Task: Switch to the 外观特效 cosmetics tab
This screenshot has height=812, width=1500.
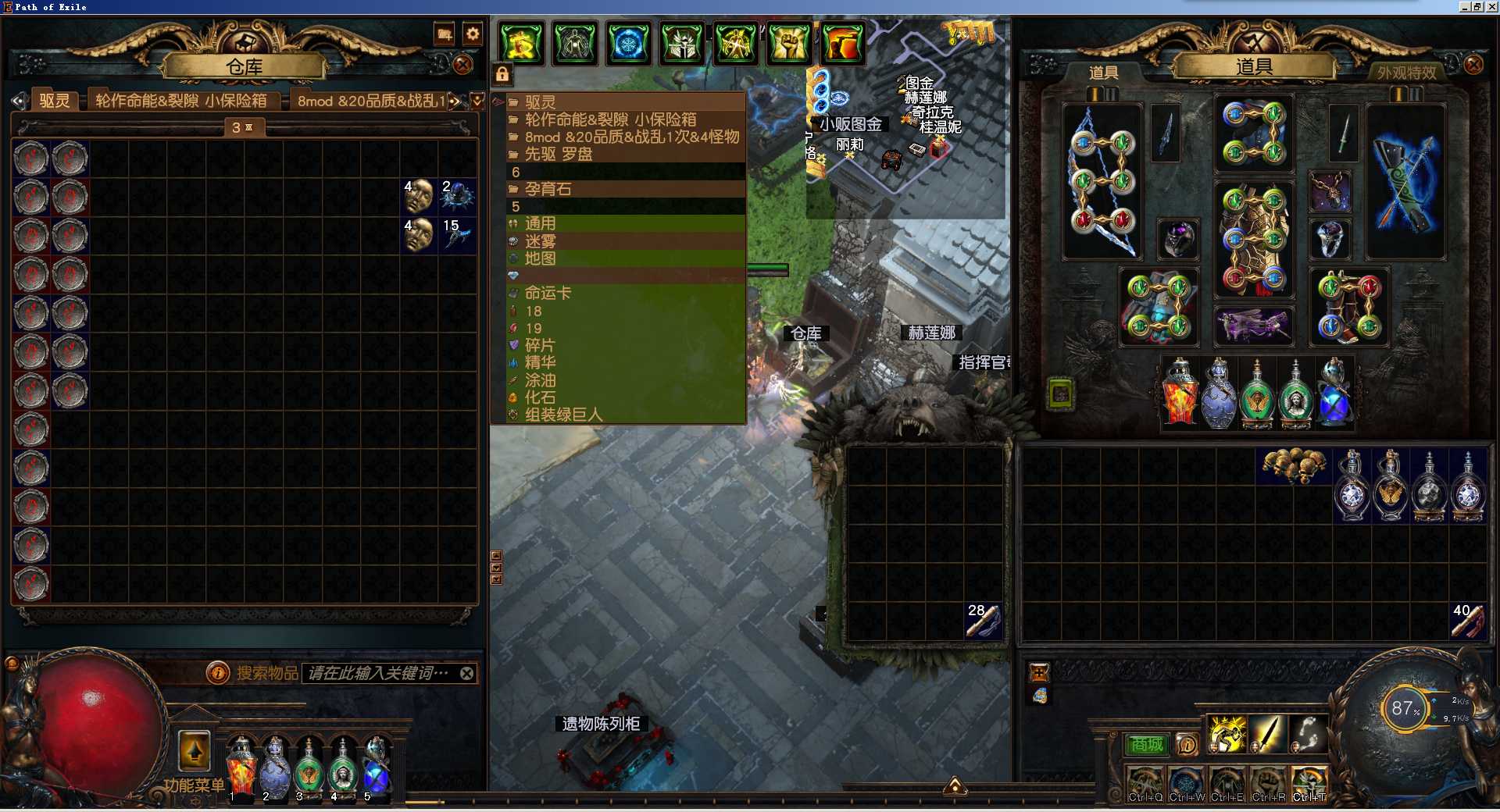Action: click(1406, 73)
